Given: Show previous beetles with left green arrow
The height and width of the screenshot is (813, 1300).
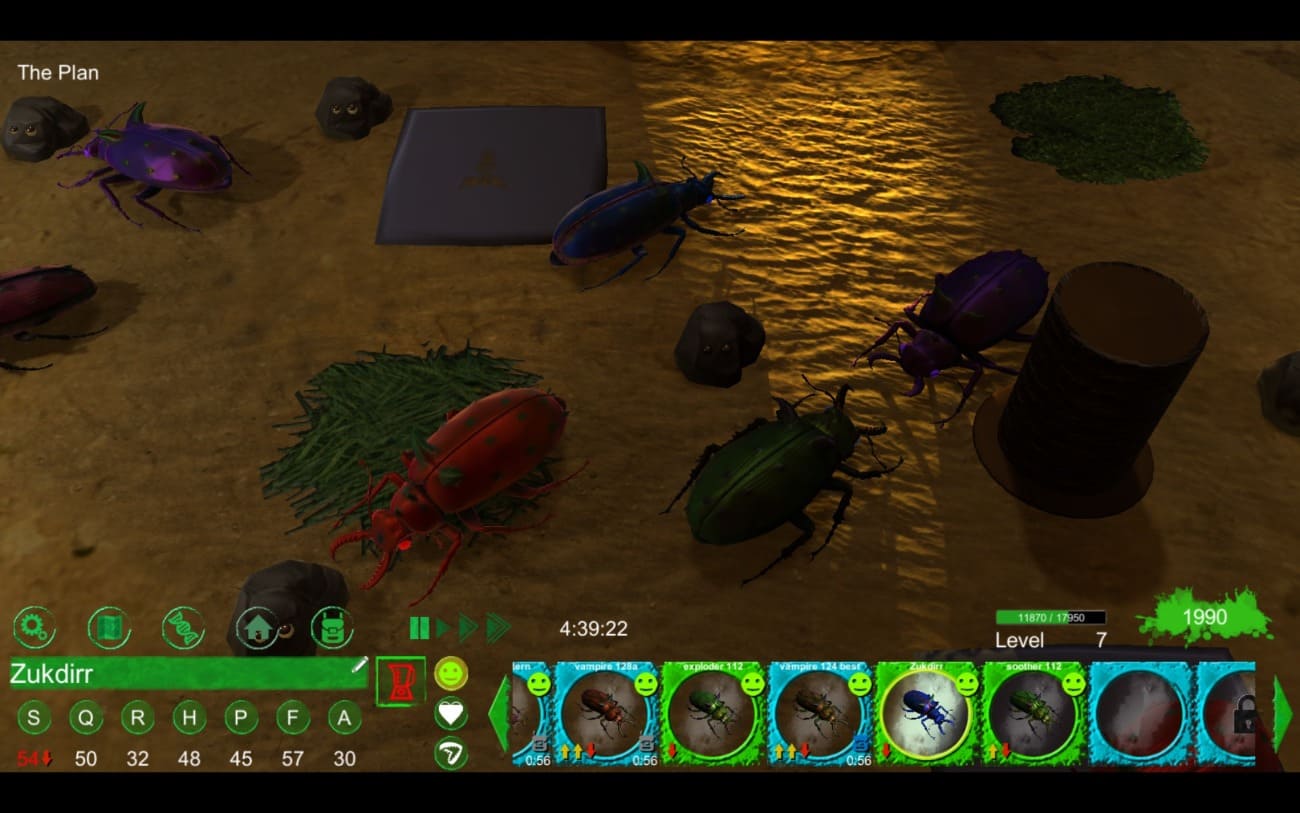Looking at the screenshot, I should [498, 712].
